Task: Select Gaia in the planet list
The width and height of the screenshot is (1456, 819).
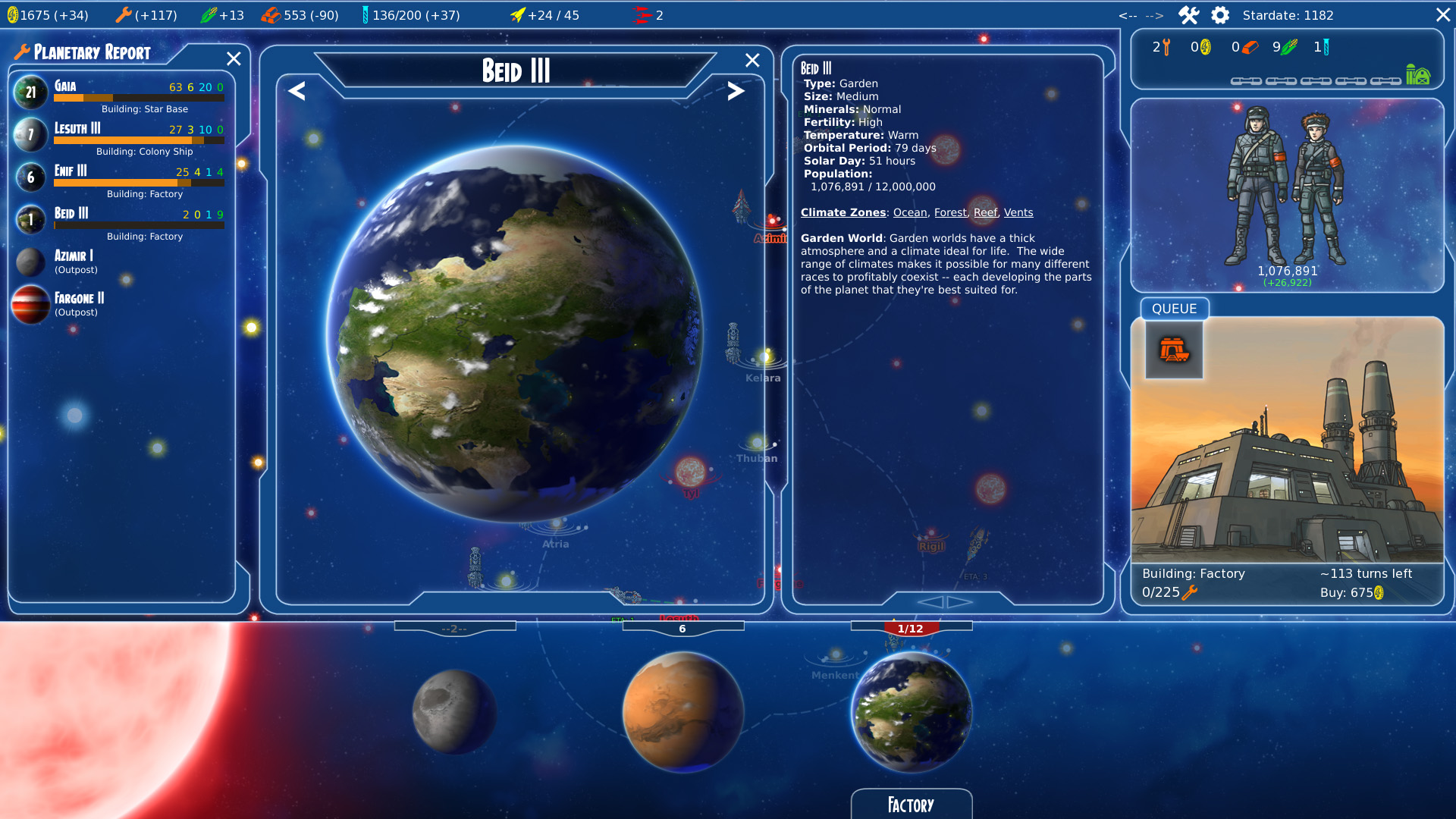Action: pos(121,93)
